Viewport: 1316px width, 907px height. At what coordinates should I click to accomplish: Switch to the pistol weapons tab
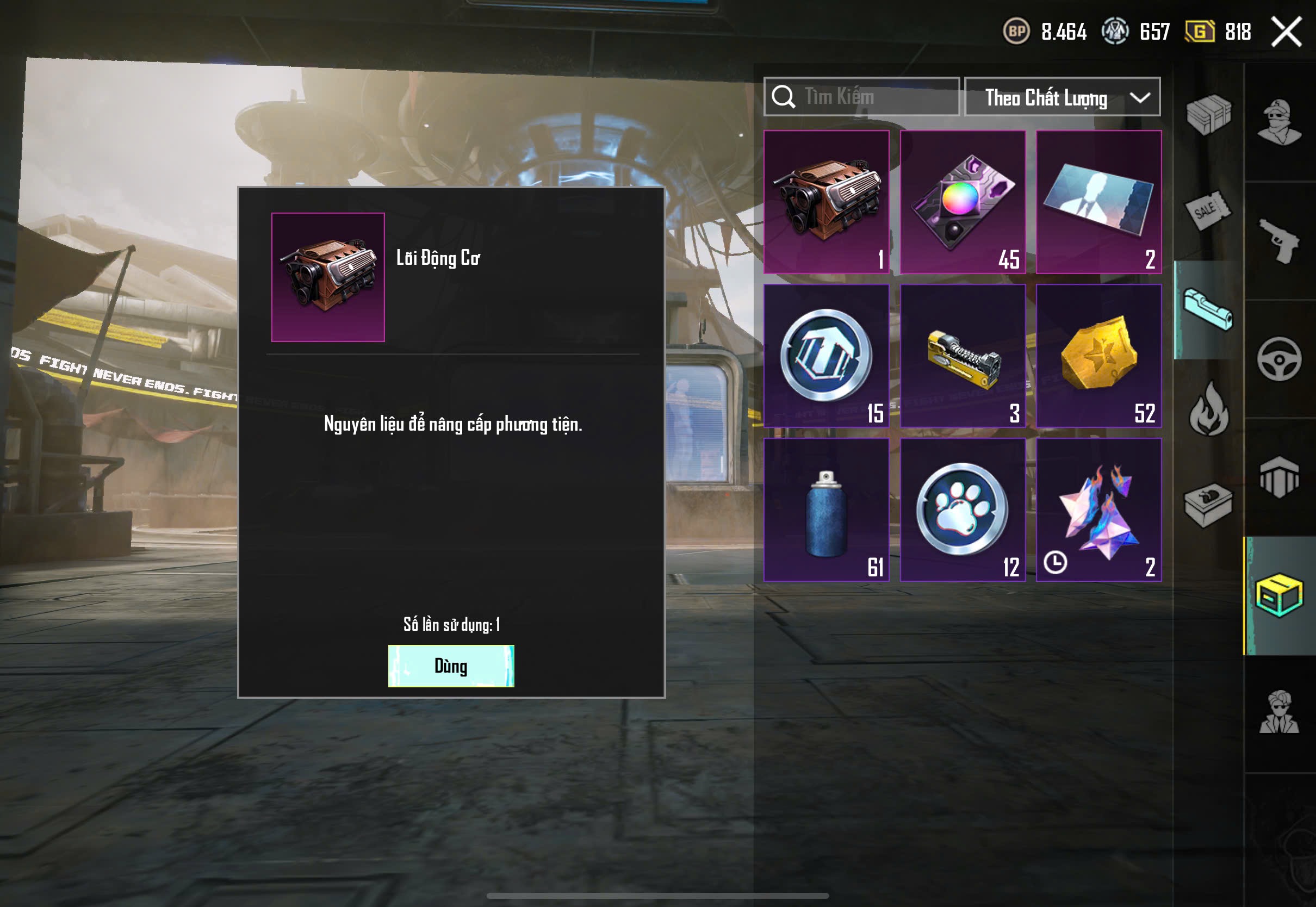pyautogui.click(x=1279, y=241)
